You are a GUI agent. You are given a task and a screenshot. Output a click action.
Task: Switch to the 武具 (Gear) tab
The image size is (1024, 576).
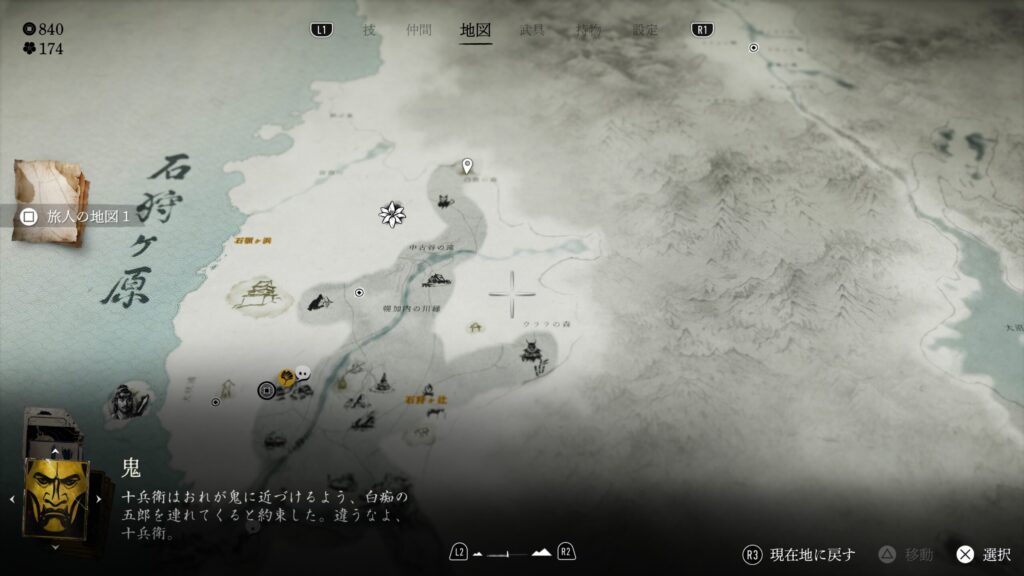(x=532, y=30)
